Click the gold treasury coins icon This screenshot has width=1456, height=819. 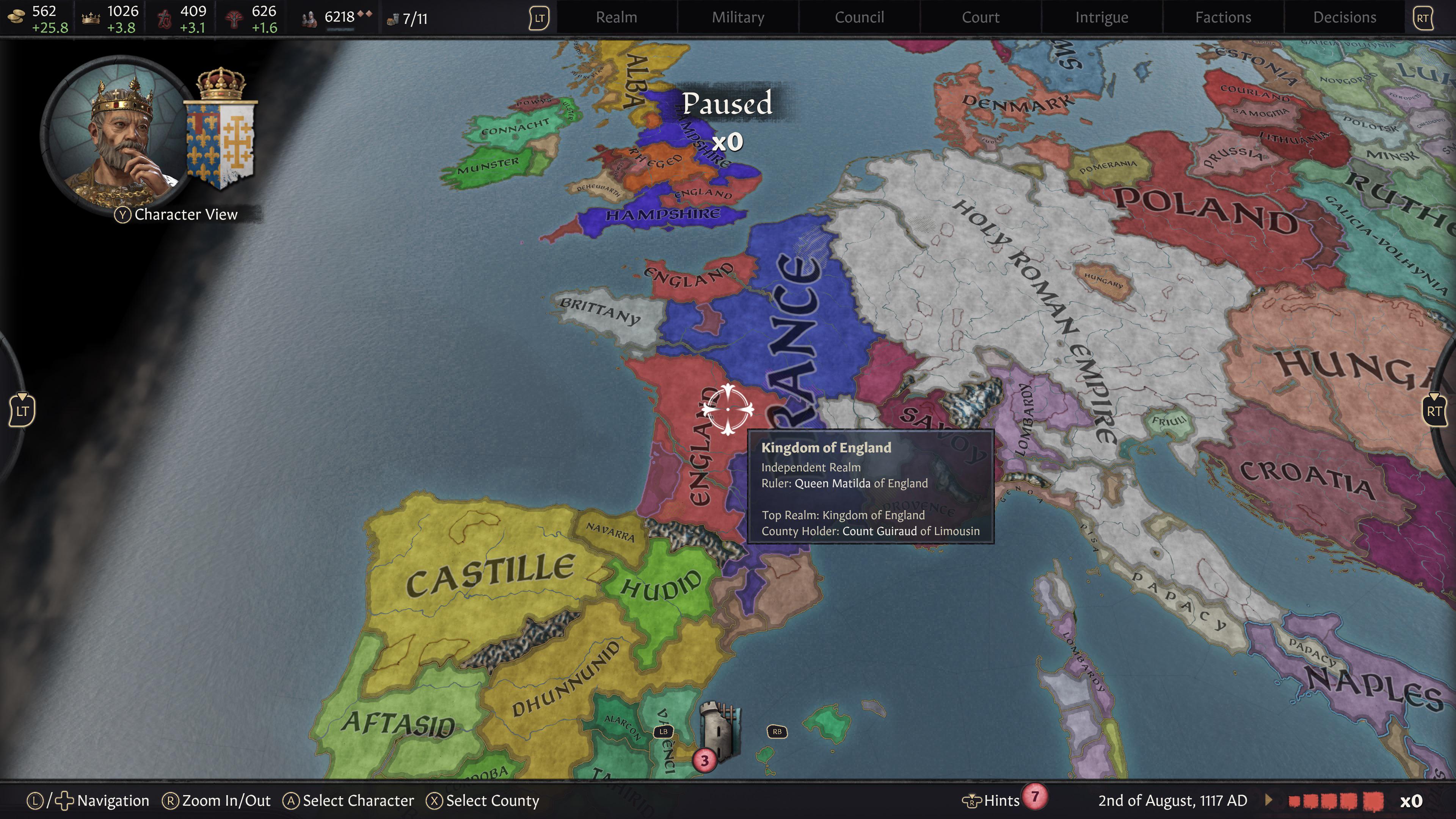click(17, 17)
